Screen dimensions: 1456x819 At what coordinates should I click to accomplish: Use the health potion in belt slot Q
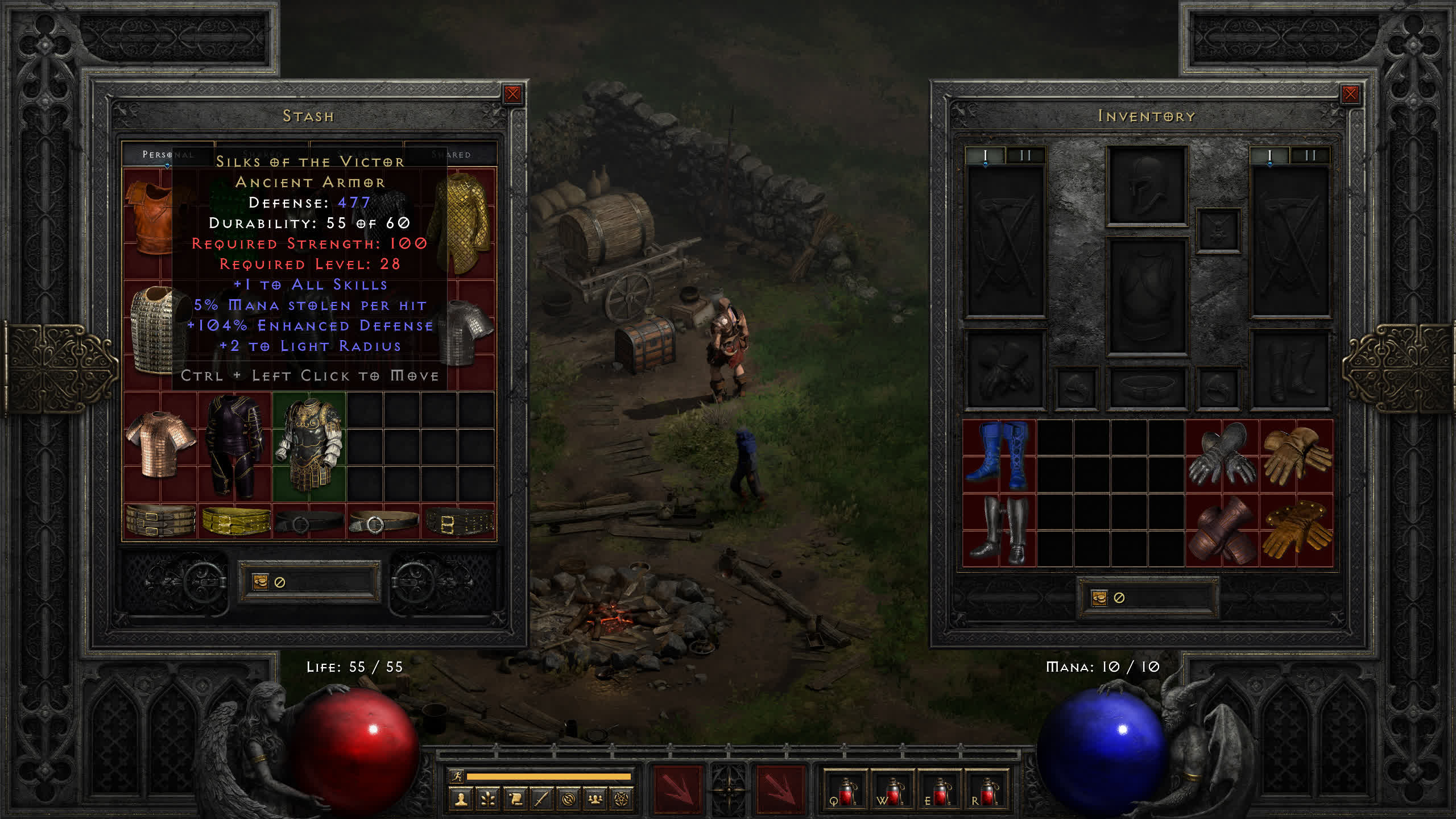click(845, 792)
